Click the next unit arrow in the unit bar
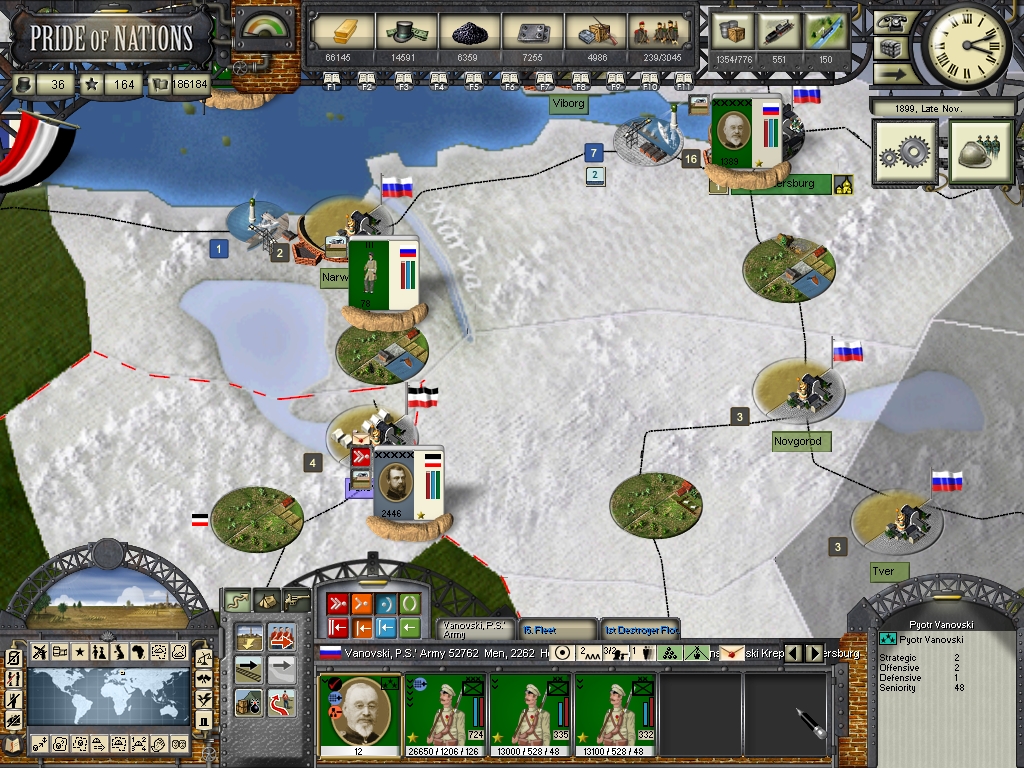1024x768 pixels. (815, 653)
